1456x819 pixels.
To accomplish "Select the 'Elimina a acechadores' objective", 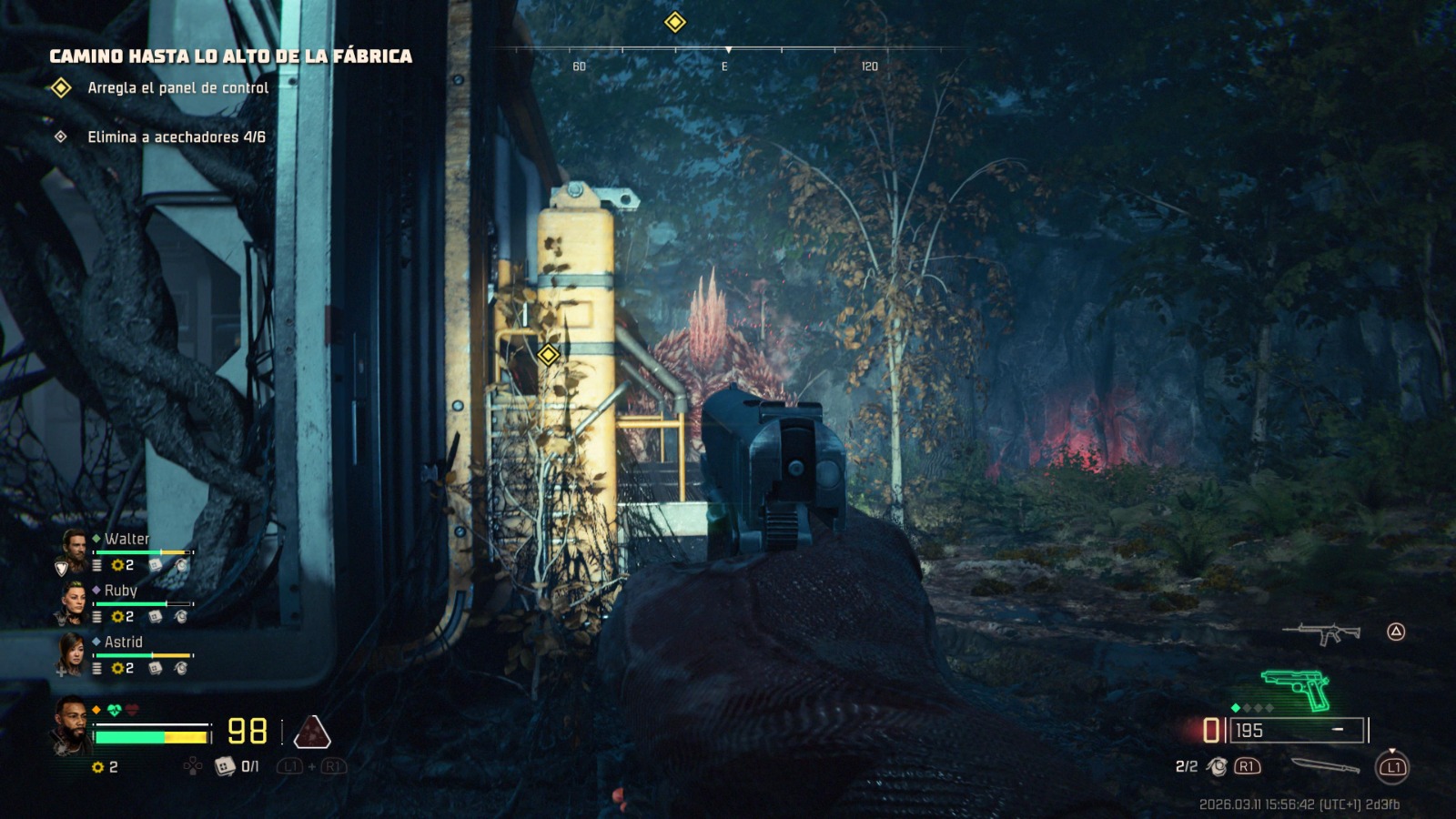I will coord(176,137).
